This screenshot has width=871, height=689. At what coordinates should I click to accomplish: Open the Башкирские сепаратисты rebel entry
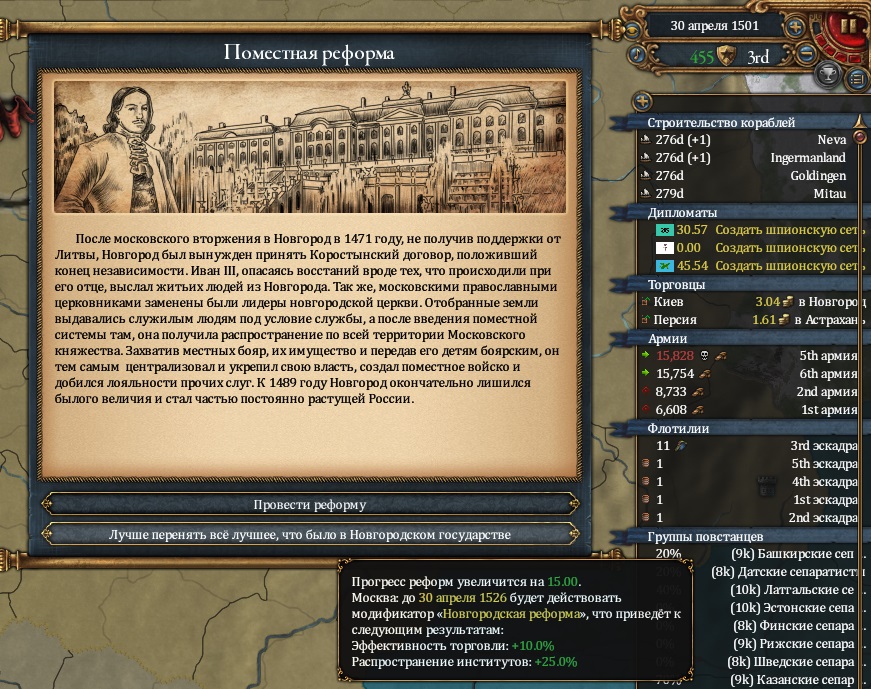click(790, 554)
